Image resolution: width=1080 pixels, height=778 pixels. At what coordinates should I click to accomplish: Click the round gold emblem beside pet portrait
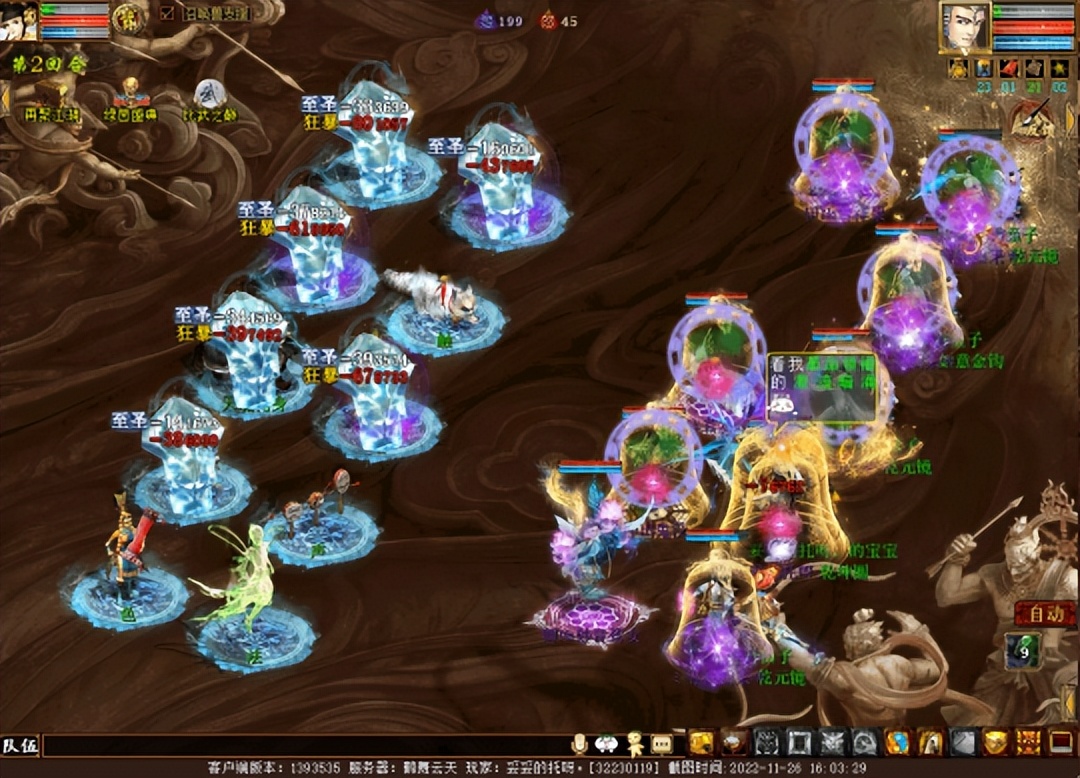click(x=126, y=18)
